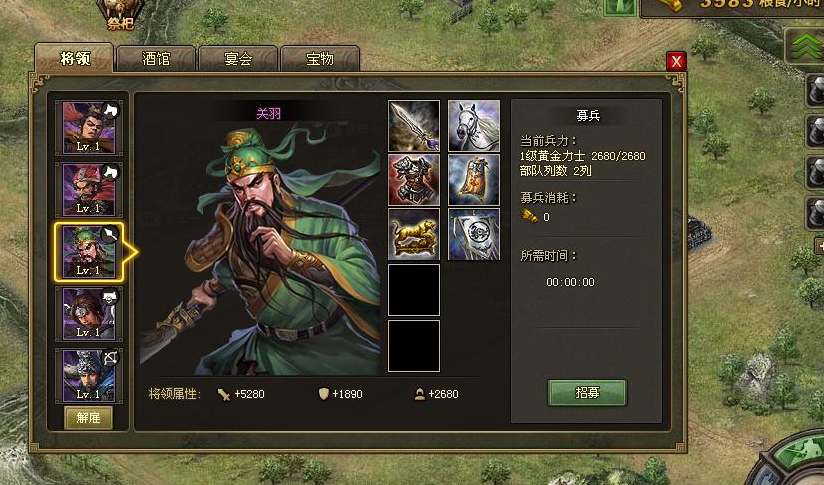Select the white war banner slot

tap(474, 234)
